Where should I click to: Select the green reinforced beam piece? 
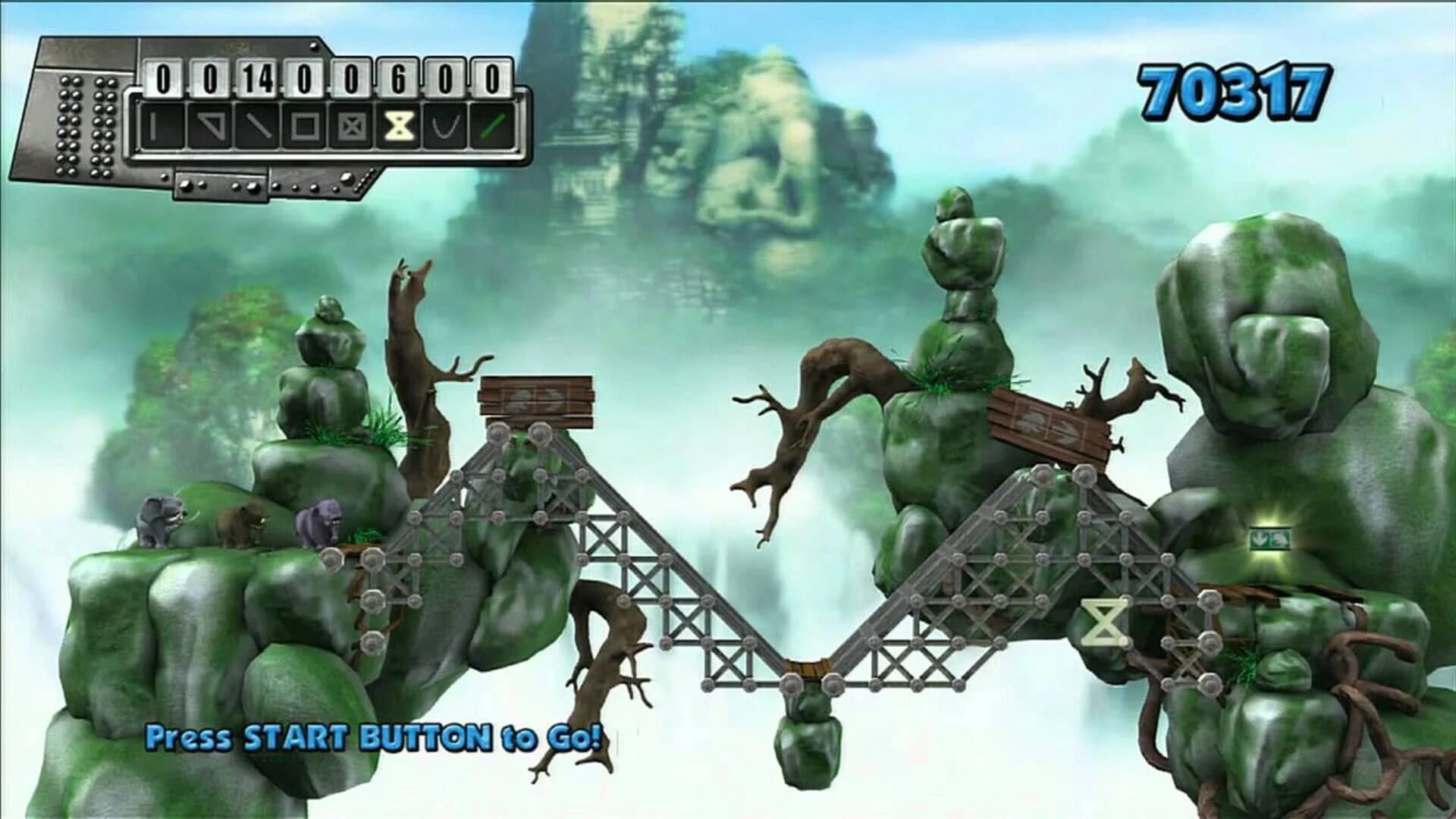tap(491, 126)
